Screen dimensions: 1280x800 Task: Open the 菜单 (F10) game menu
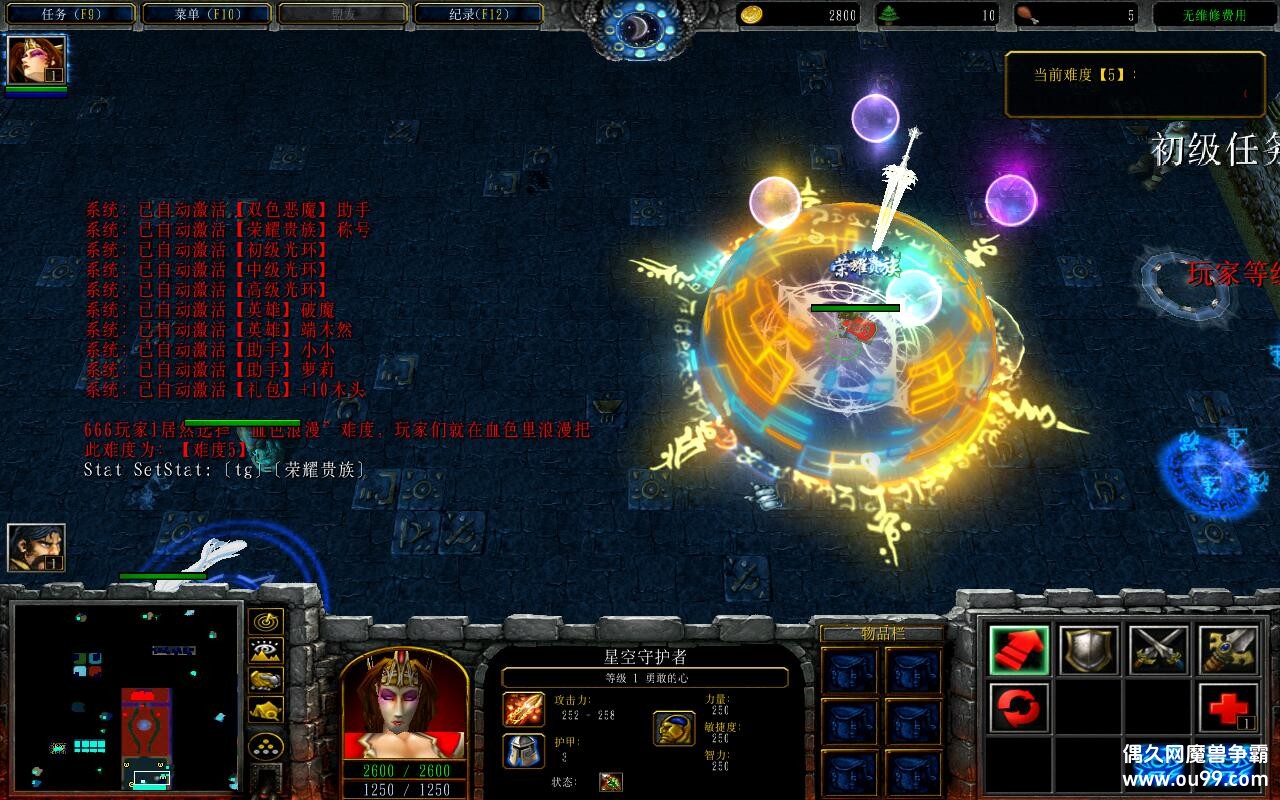pos(207,14)
